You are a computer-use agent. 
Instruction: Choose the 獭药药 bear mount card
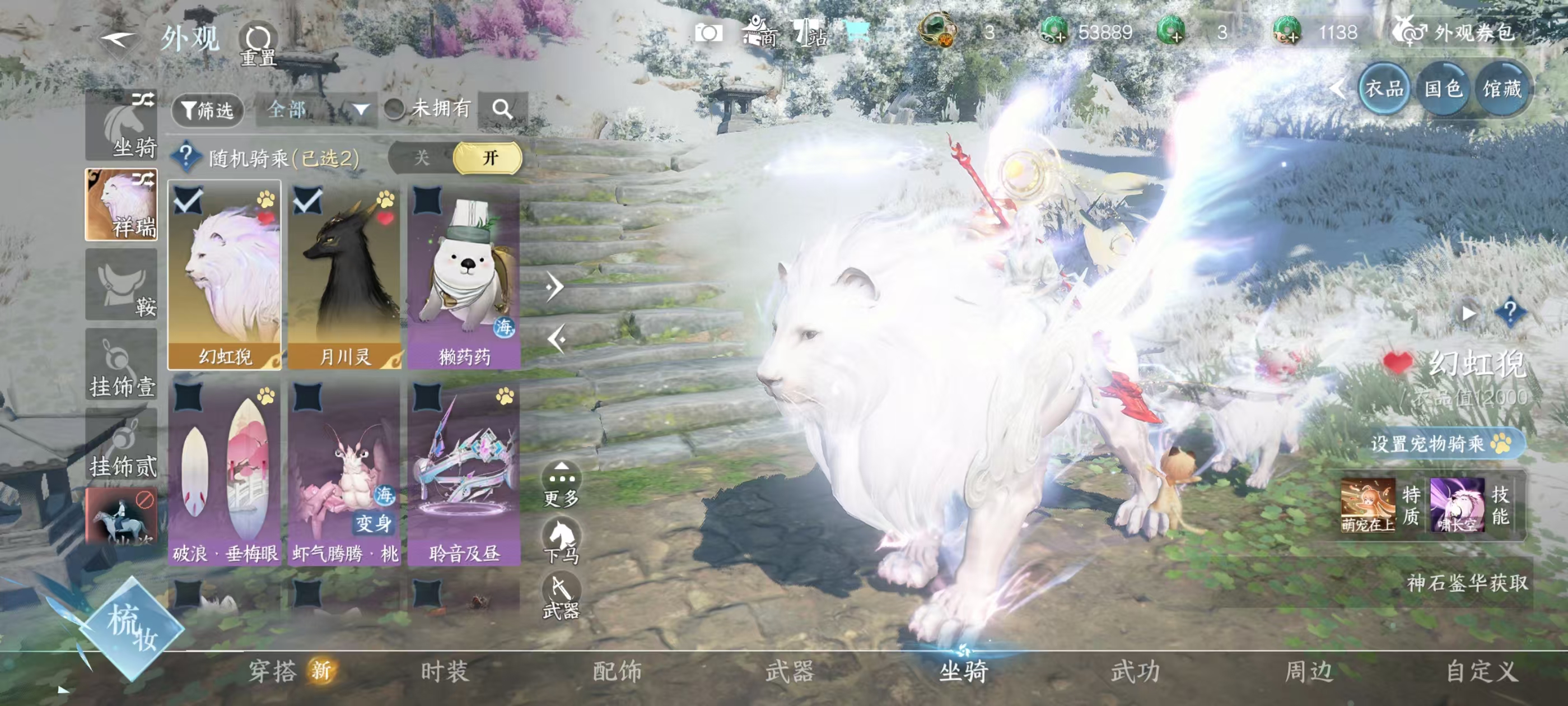pos(464,275)
